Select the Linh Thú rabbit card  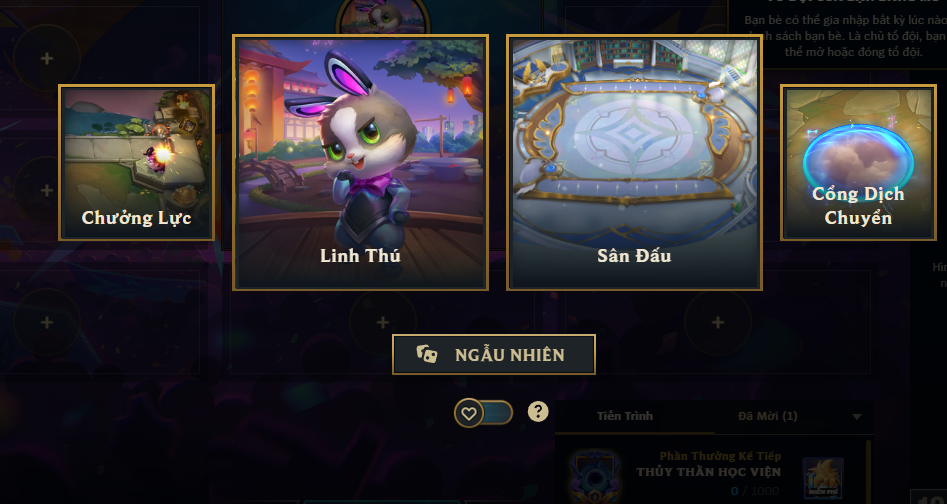click(x=360, y=162)
